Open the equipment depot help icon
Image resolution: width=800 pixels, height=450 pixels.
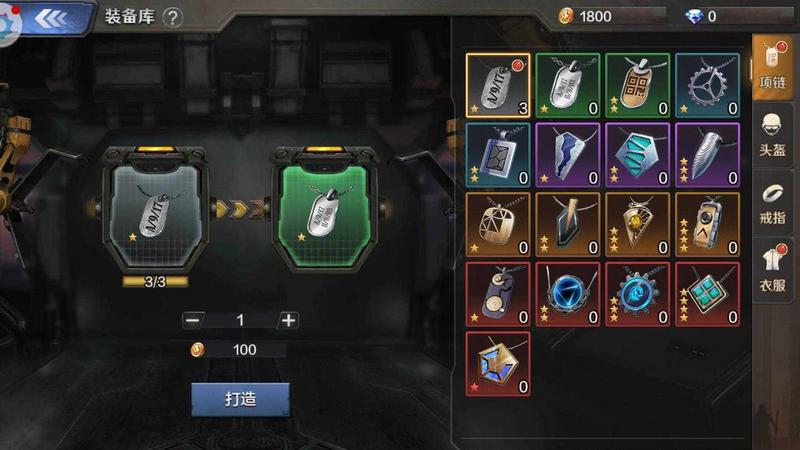(173, 17)
